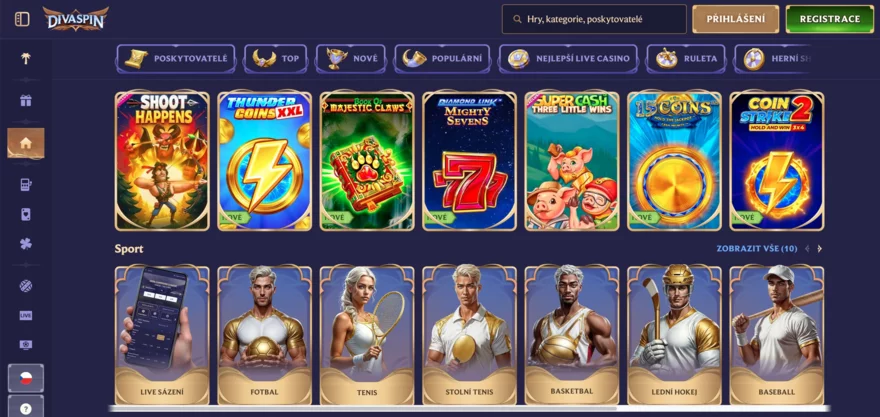Play the Coin Strike 2 game
This screenshot has height=417, width=880.
(x=776, y=160)
